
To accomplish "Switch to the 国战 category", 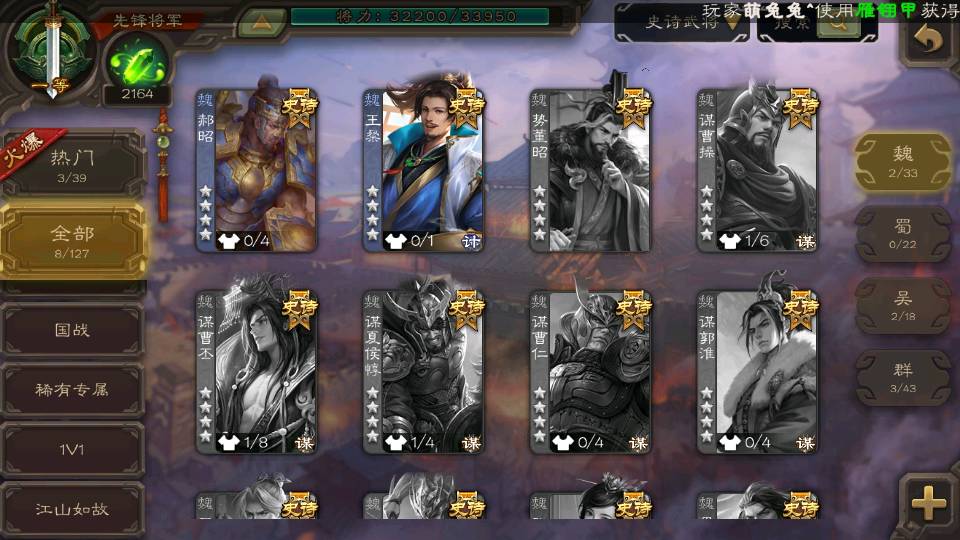I will [x=72, y=329].
